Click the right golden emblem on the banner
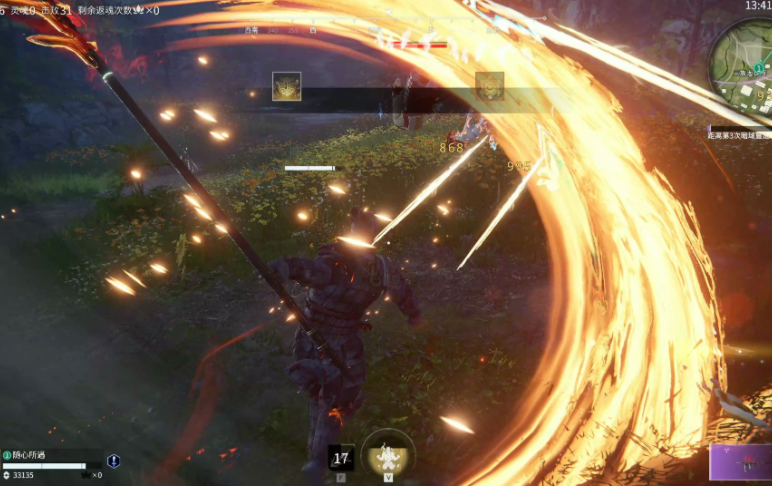This screenshot has height=486, width=772. click(489, 86)
